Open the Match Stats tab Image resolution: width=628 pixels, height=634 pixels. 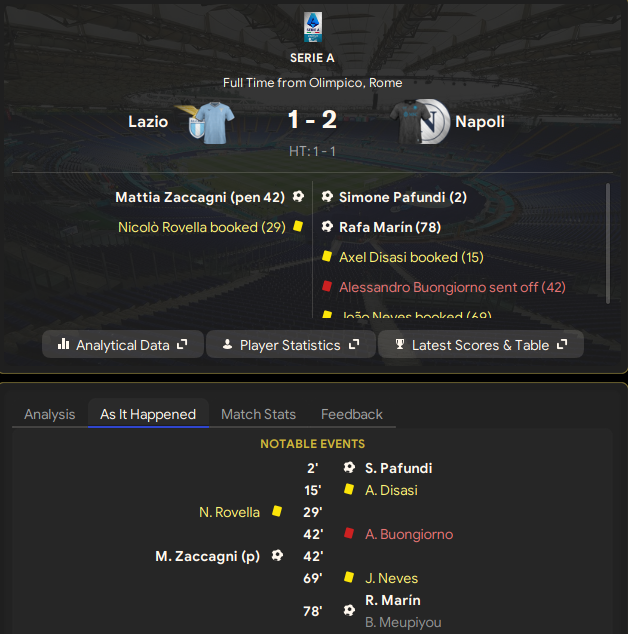point(258,414)
